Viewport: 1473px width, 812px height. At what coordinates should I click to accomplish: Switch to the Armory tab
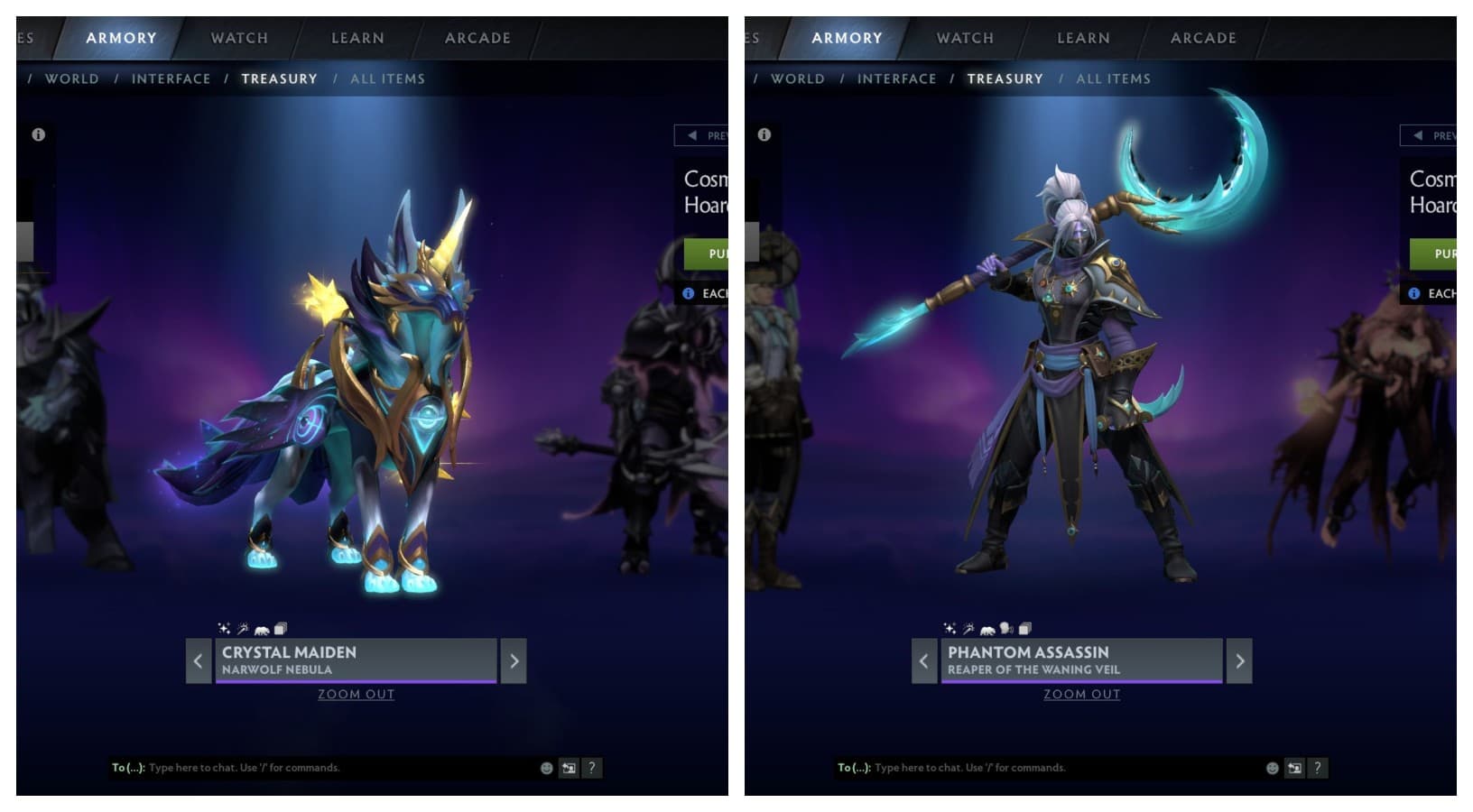click(x=121, y=38)
